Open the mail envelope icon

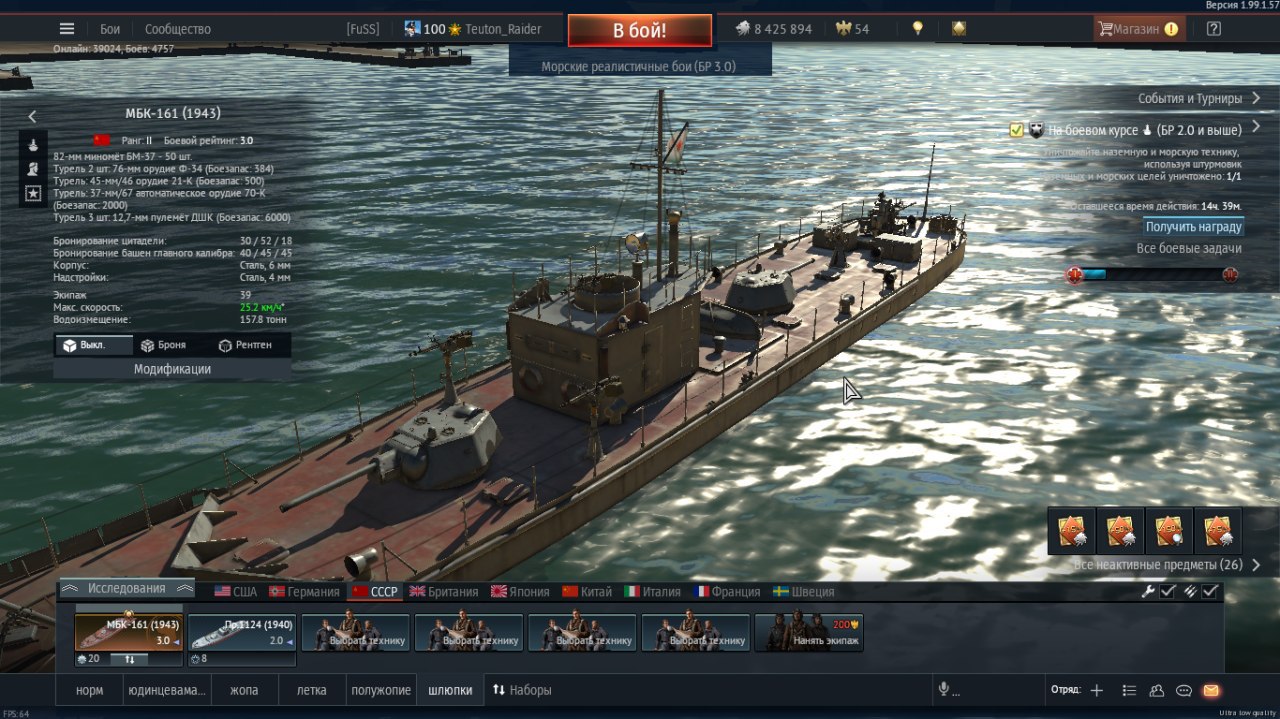(1211, 690)
